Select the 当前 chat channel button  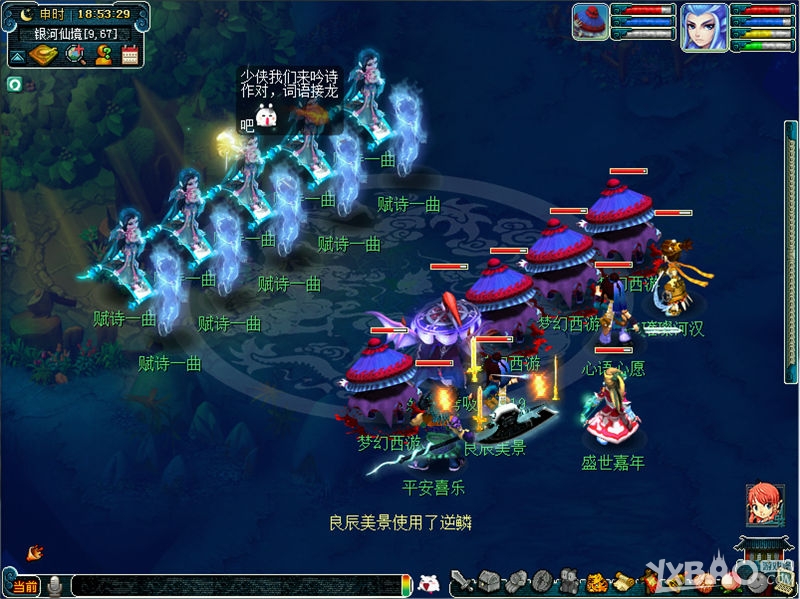25,586
